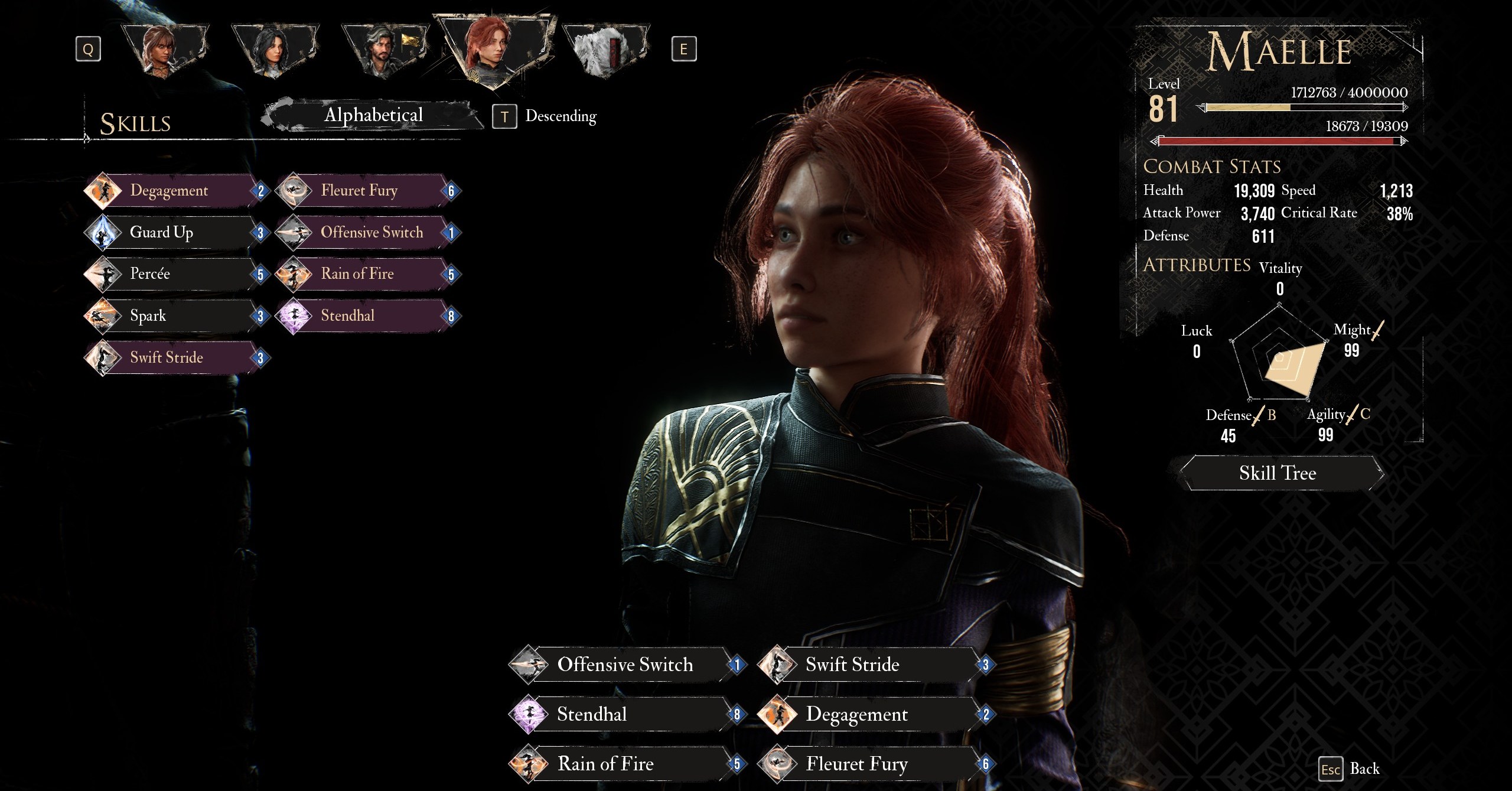
Task: Select the equipped Offensive Switch slot beneath the character
Action: pos(626,665)
